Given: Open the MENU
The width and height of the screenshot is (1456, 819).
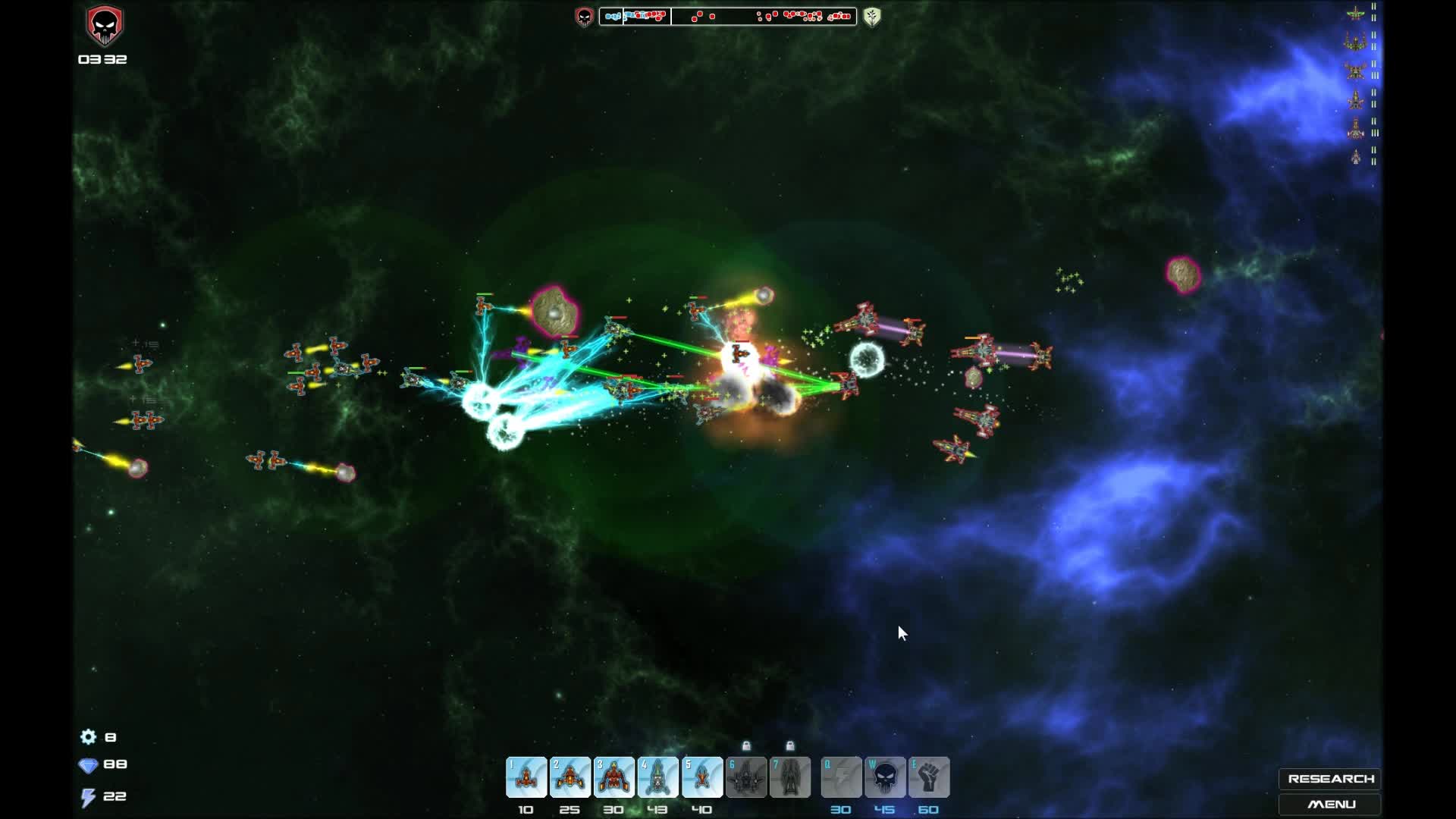Looking at the screenshot, I should click(1332, 805).
